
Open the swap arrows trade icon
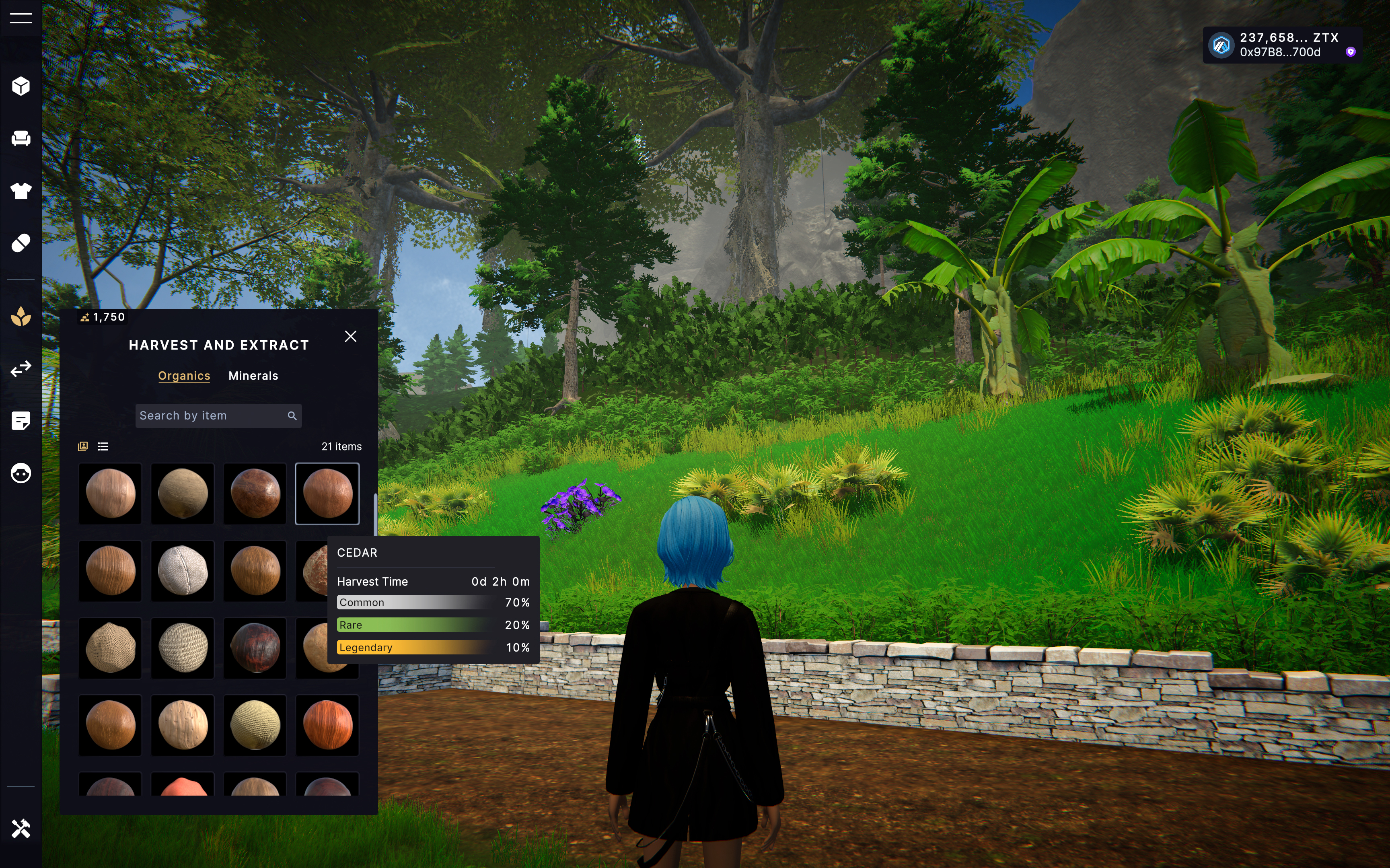click(21, 368)
